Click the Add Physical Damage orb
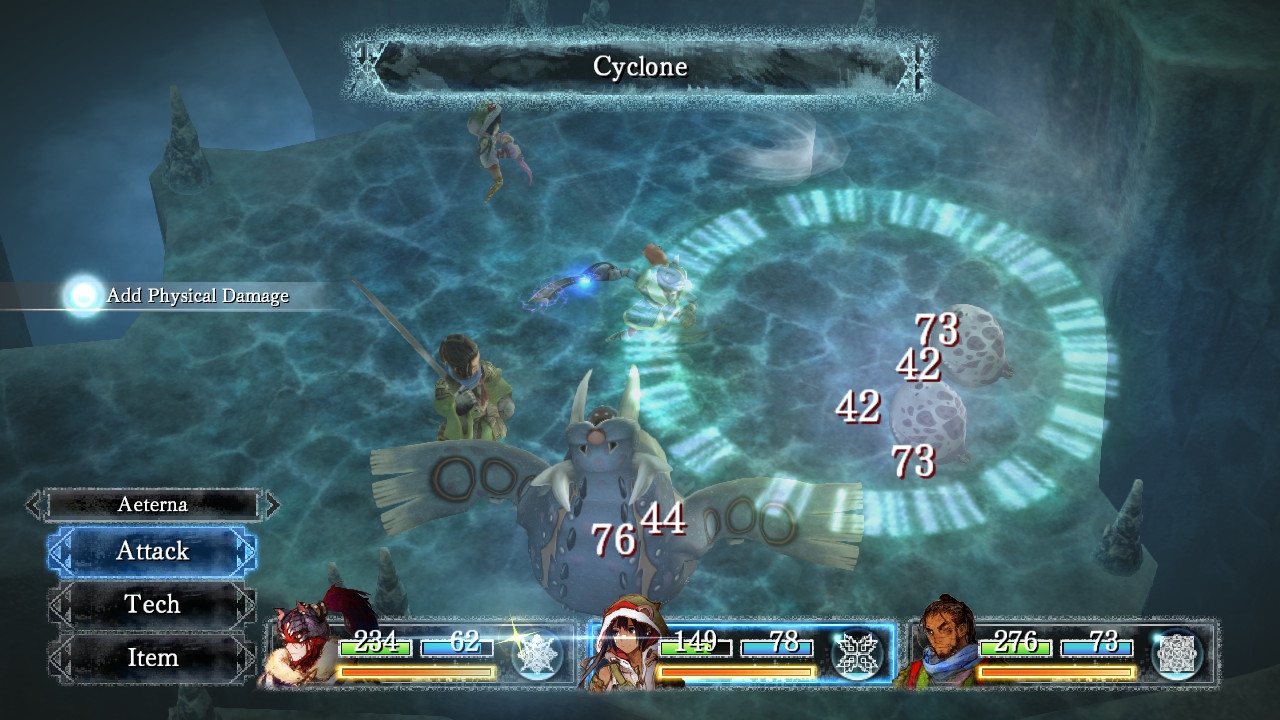Screen dimensions: 1280x720 click(83, 295)
